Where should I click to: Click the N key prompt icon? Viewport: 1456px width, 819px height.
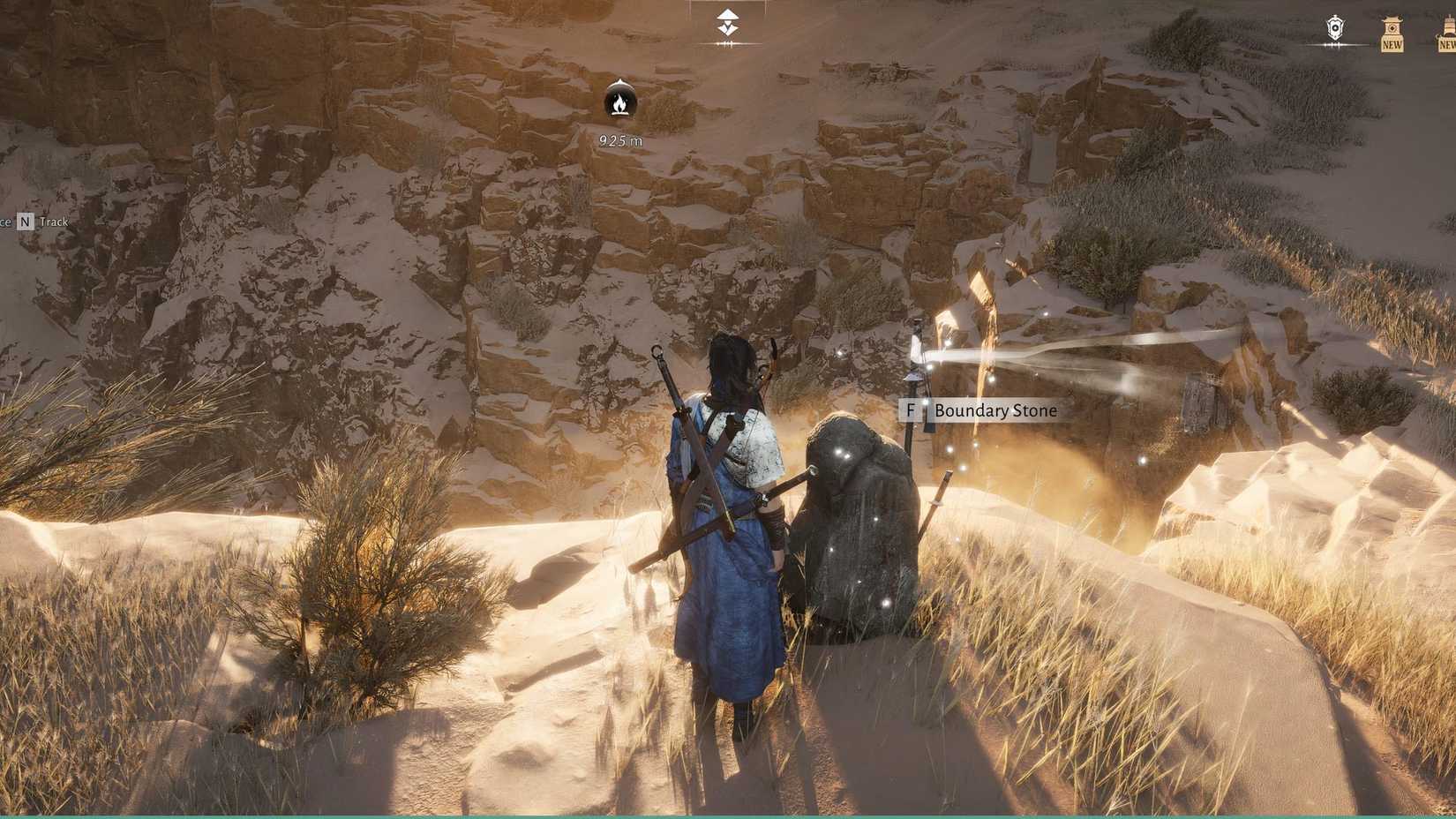pos(24,222)
